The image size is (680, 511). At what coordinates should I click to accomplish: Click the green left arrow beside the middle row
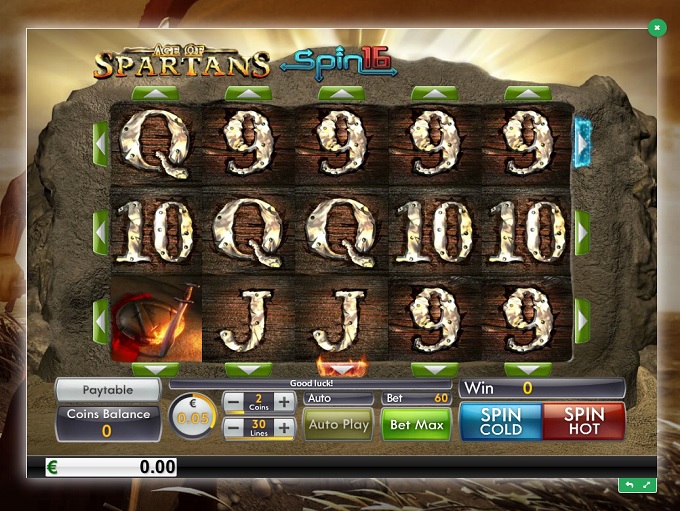pos(100,228)
